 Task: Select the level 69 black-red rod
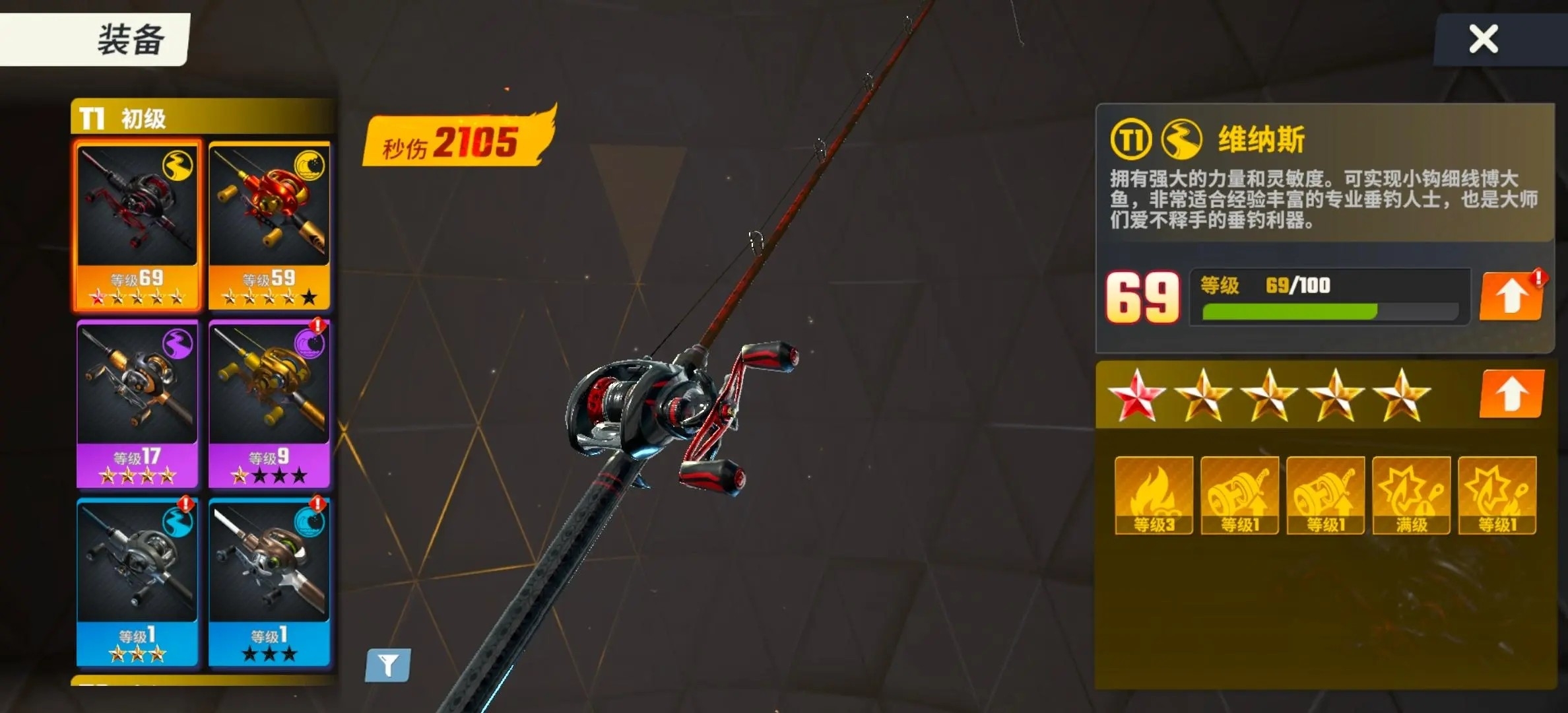[137, 224]
